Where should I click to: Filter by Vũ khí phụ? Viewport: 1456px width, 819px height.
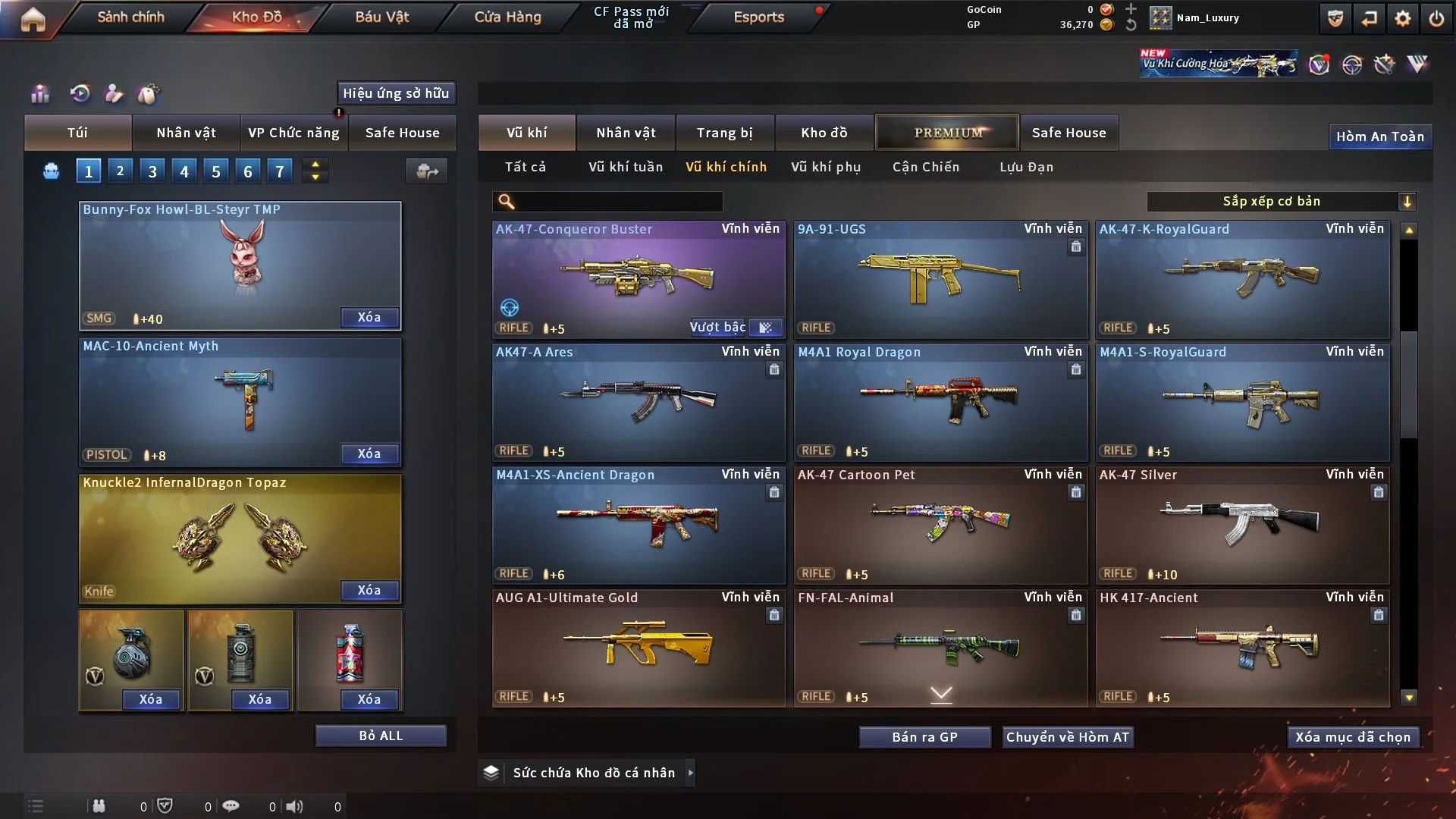[825, 167]
